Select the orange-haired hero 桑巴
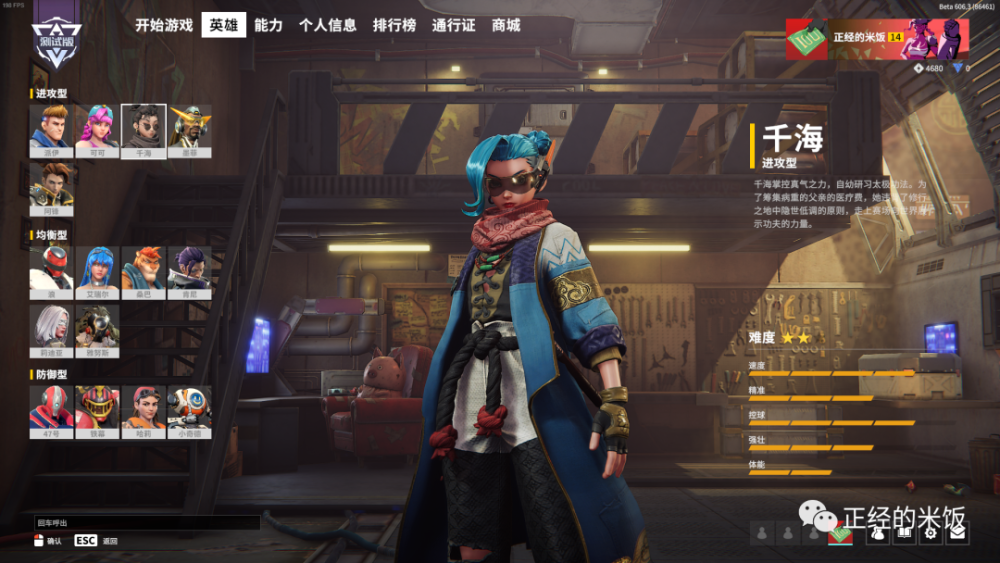Image resolution: width=1000 pixels, height=563 pixels. 143,268
